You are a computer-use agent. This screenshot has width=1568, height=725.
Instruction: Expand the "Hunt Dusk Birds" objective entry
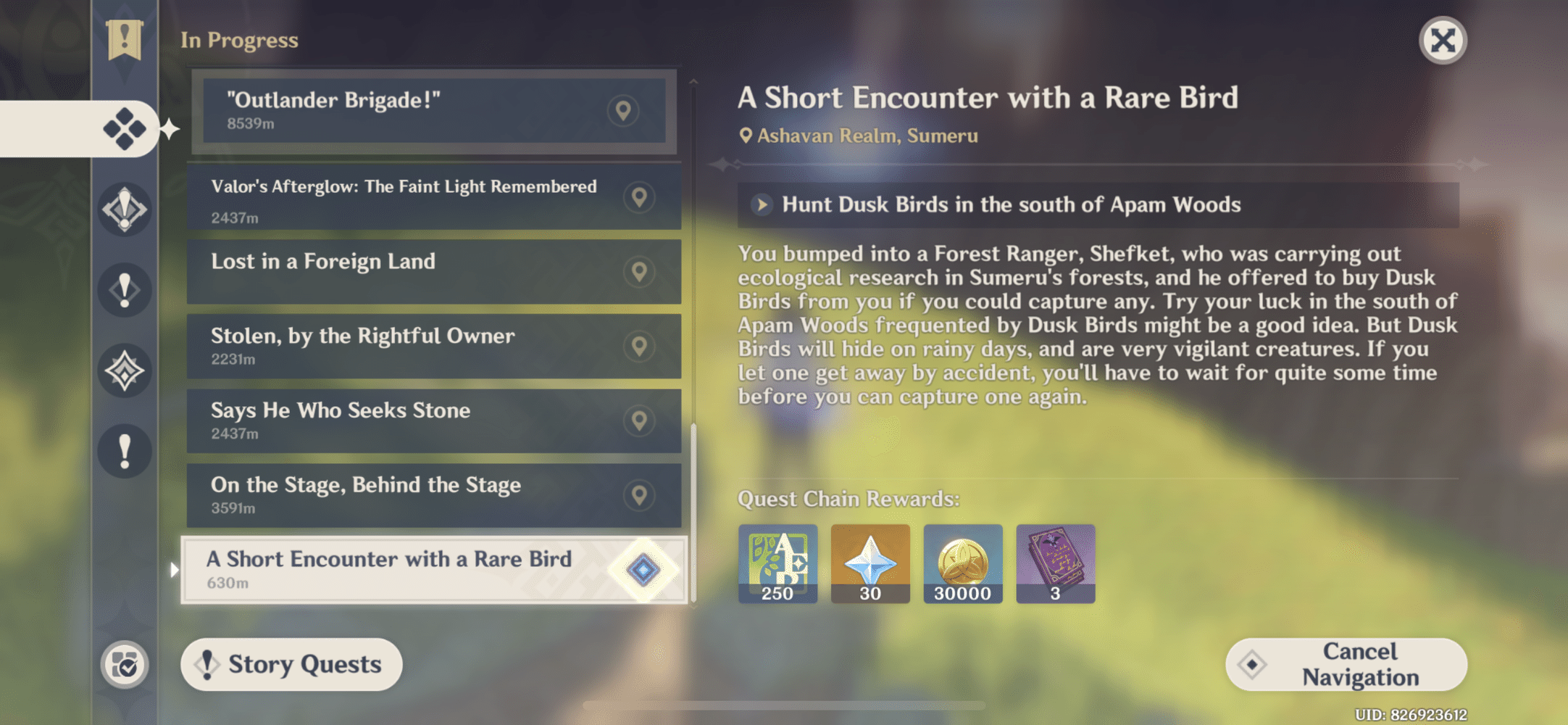click(762, 205)
